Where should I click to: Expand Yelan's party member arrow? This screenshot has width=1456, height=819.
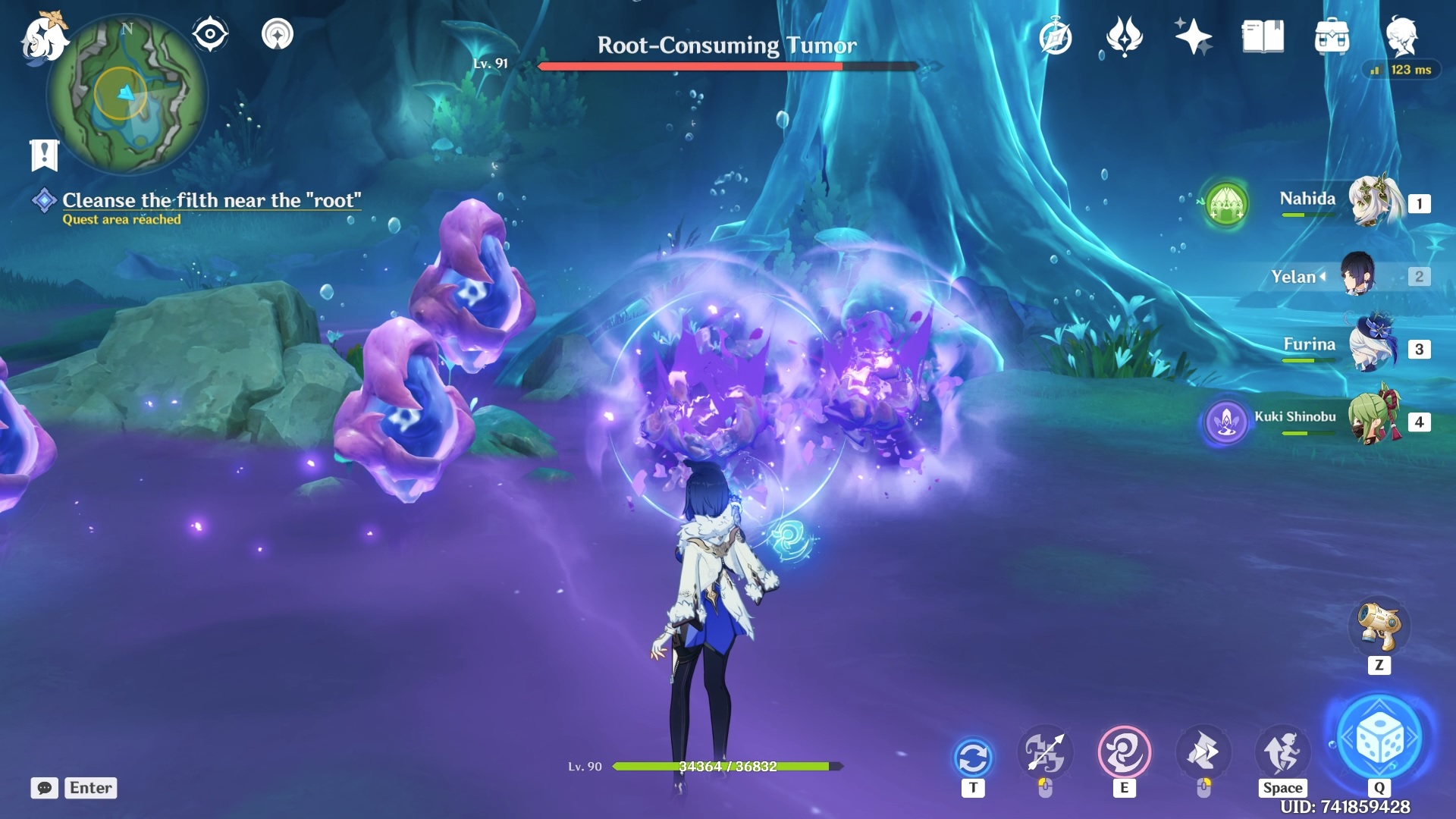point(1320,277)
